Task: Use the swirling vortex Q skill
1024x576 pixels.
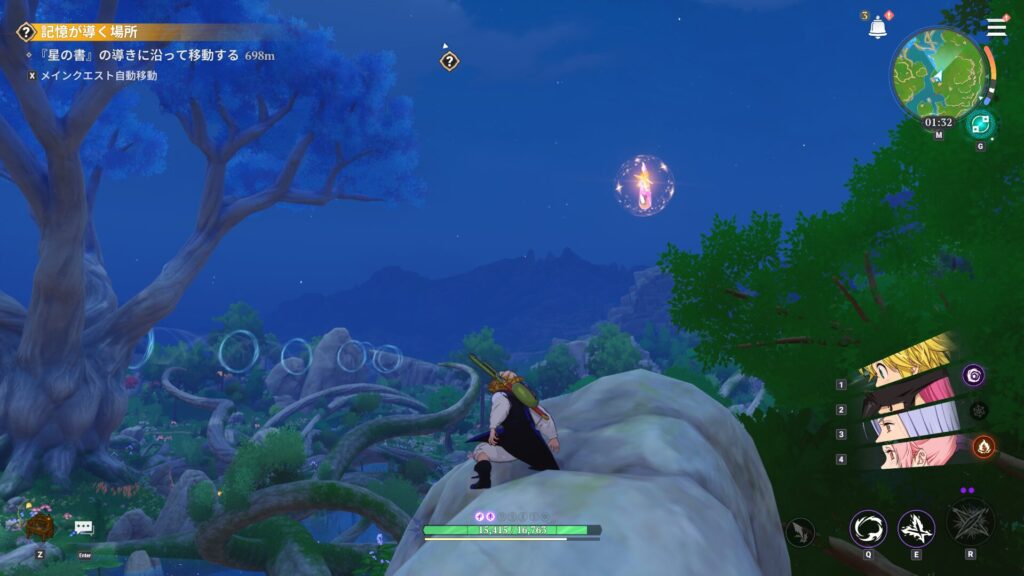Action: pyautogui.click(x=867, y=529)
